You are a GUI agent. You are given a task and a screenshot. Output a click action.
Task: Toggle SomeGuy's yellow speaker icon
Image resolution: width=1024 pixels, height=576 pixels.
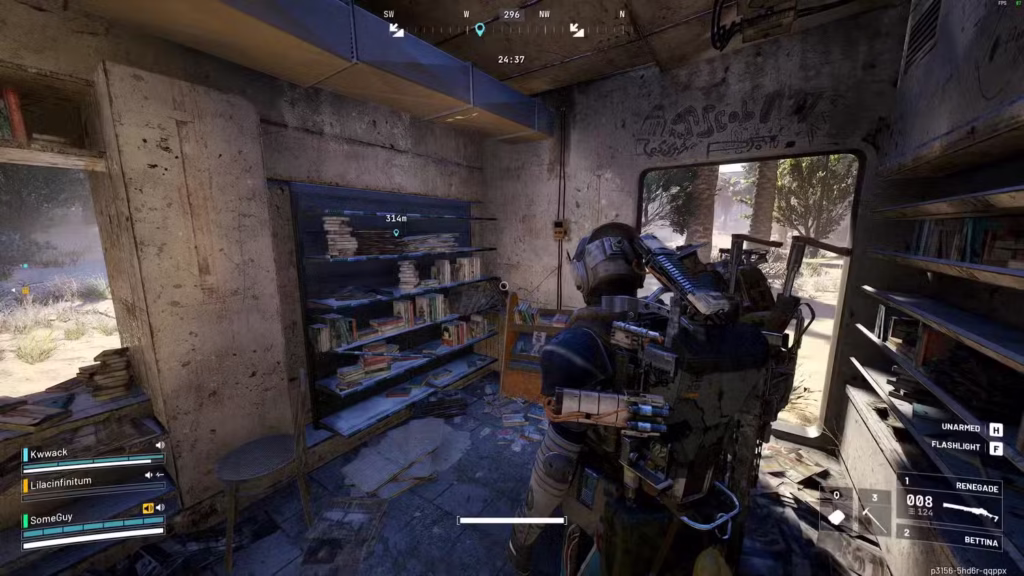(x=148, y=508)
